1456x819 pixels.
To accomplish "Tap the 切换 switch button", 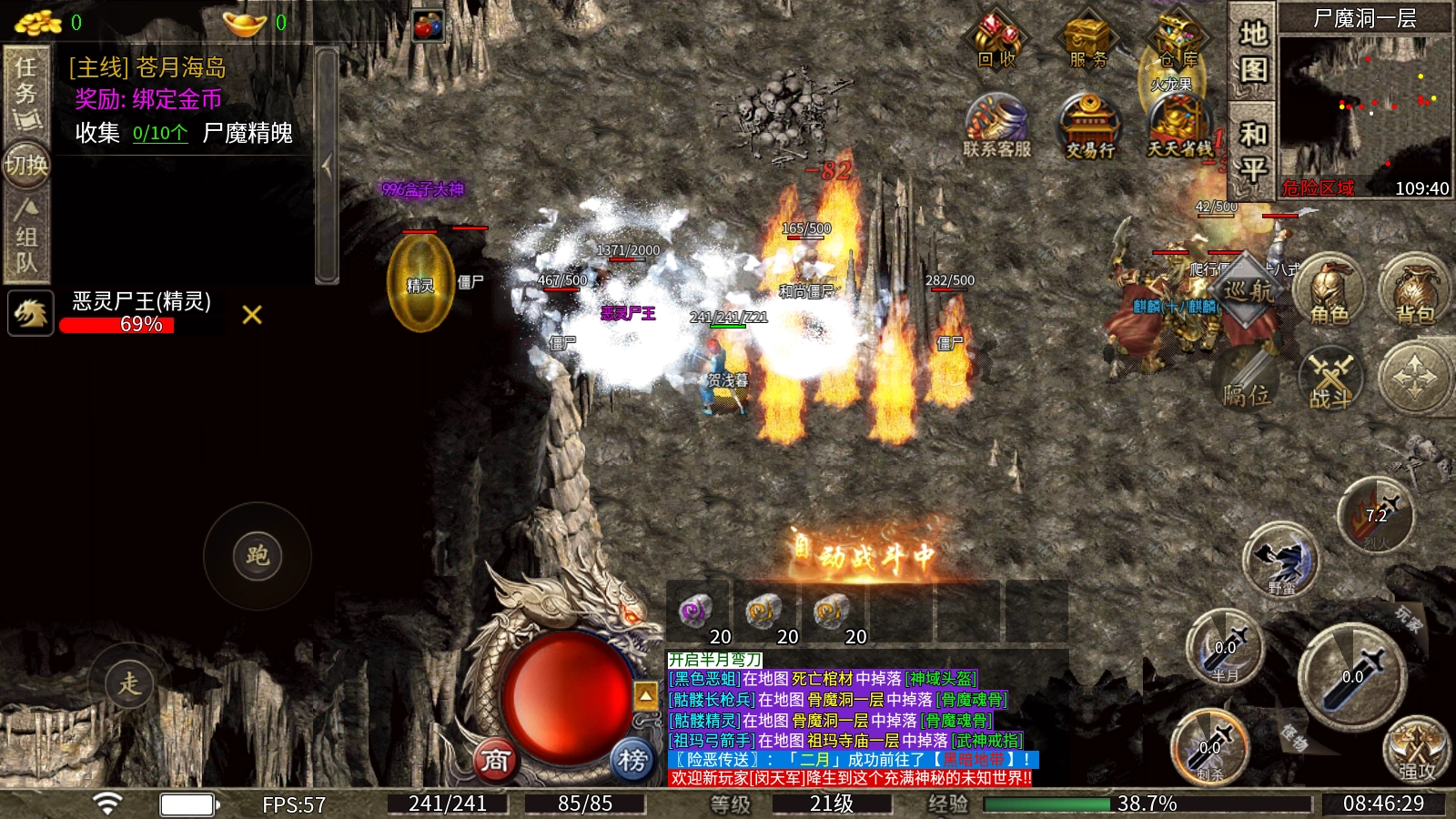I will pos(25,166).
